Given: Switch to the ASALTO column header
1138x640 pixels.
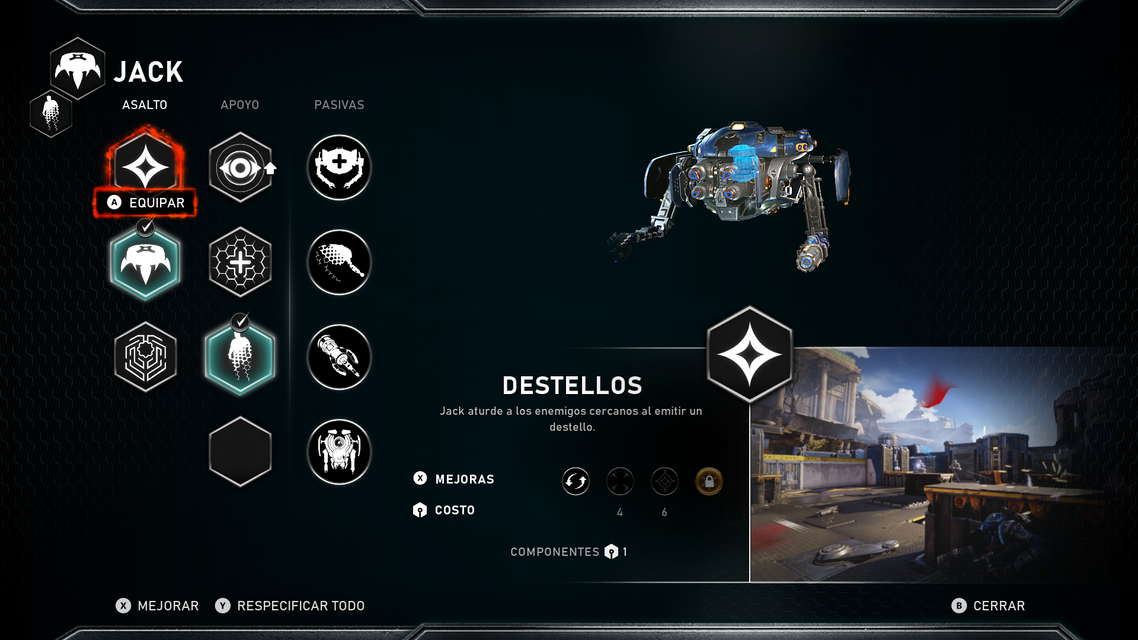Looking at the screenshot, I should [x=145, y=105].
